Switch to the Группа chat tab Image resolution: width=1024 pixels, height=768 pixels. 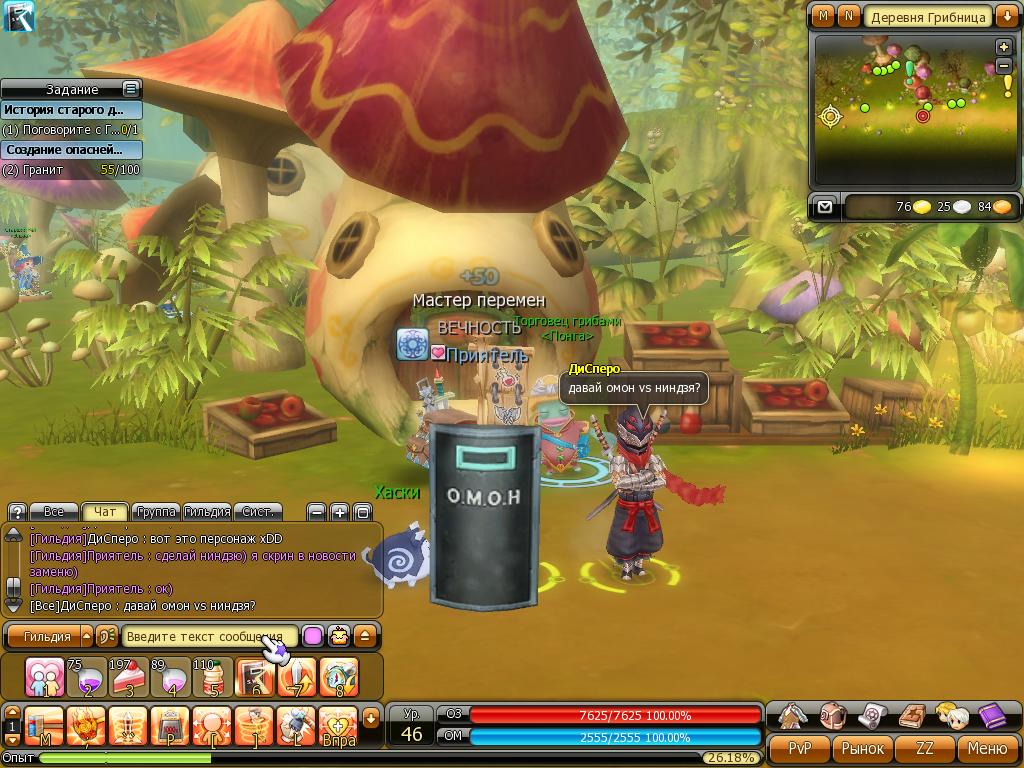[x=156, y=512]
